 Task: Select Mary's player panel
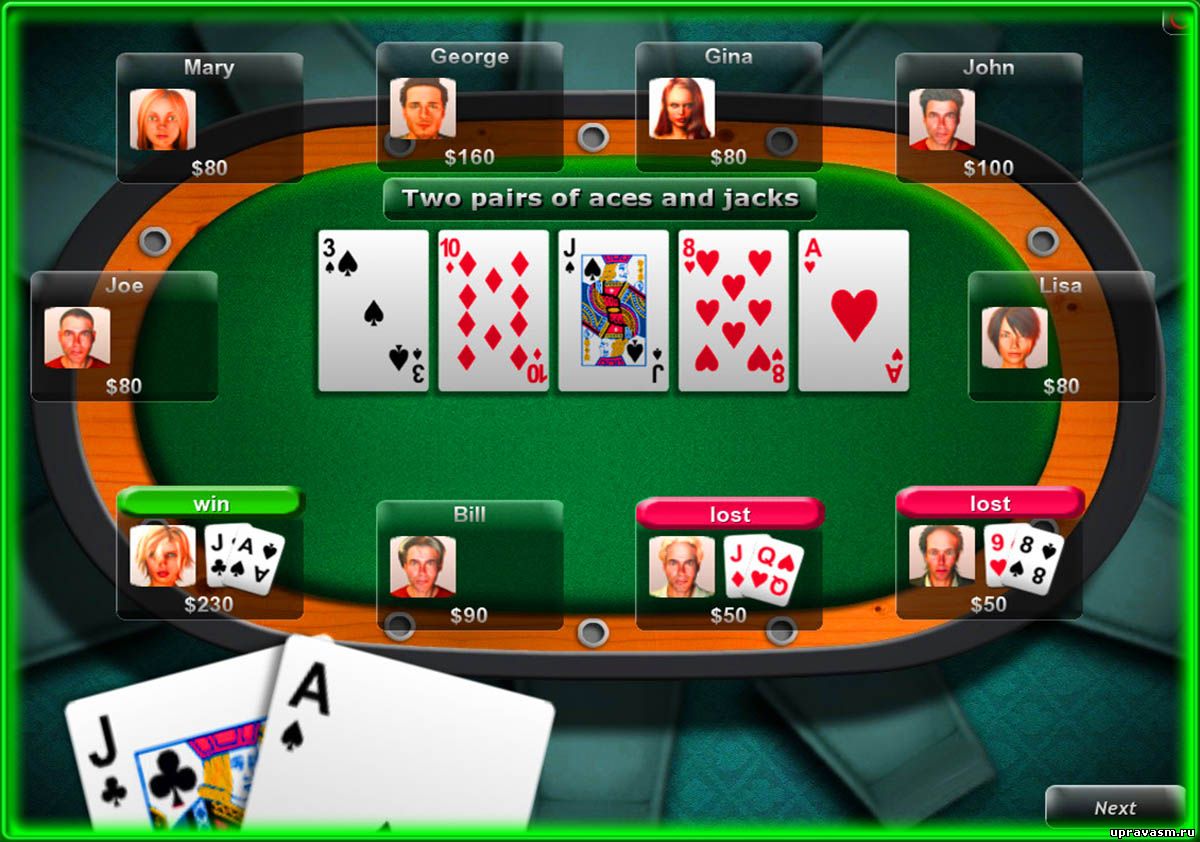209,118
